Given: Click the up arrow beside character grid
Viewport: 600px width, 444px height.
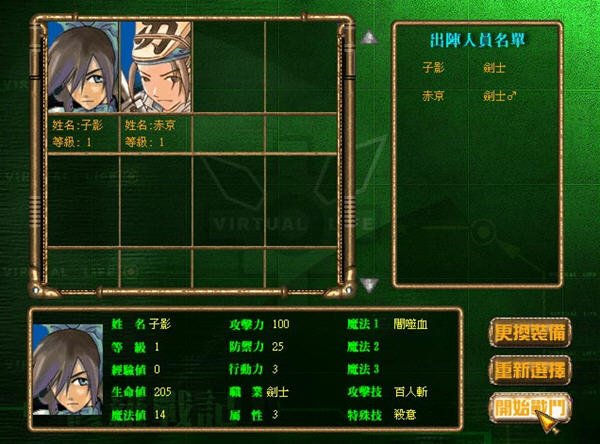Looking at the screenshot, I should point(370,39).
